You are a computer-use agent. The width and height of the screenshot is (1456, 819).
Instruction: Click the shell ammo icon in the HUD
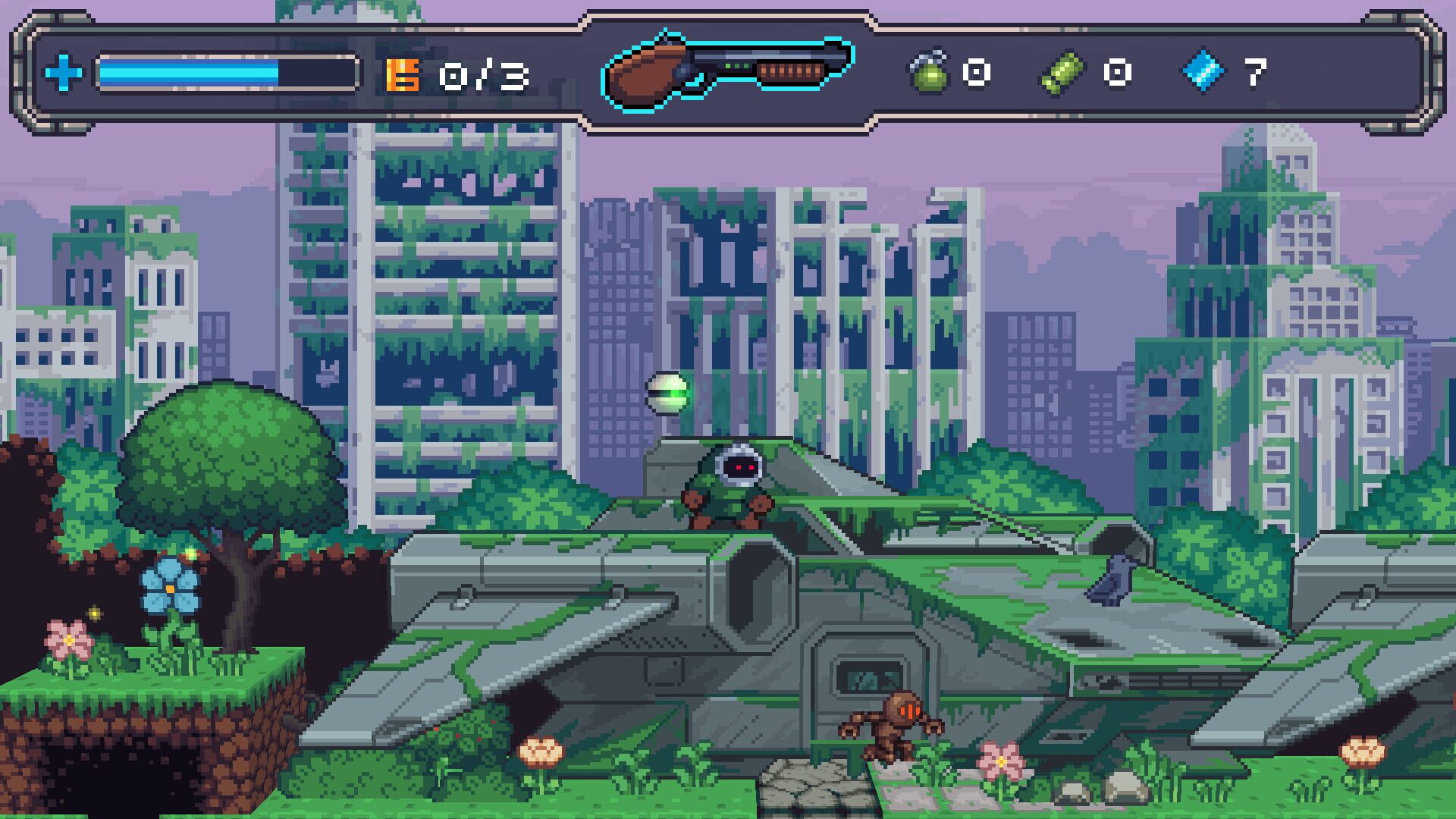tap(1062, 71)
